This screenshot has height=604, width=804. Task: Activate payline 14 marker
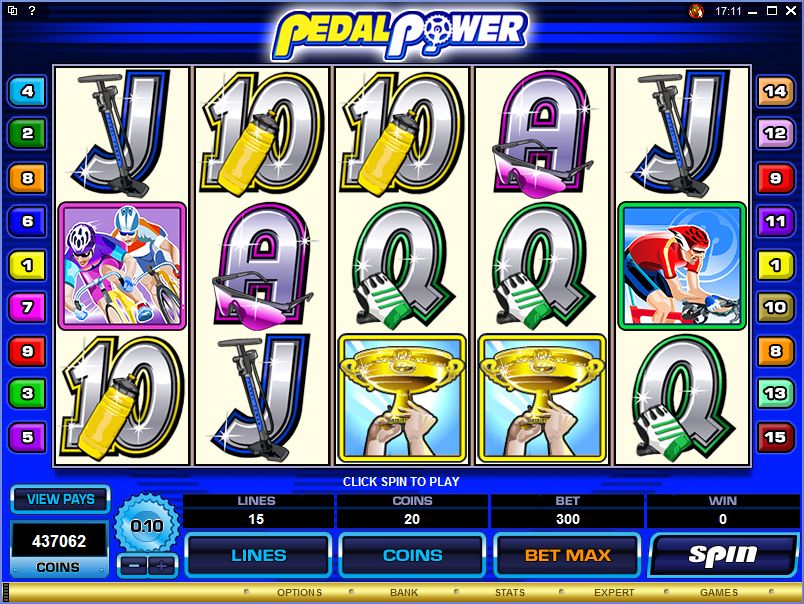[x=775, y=91]
